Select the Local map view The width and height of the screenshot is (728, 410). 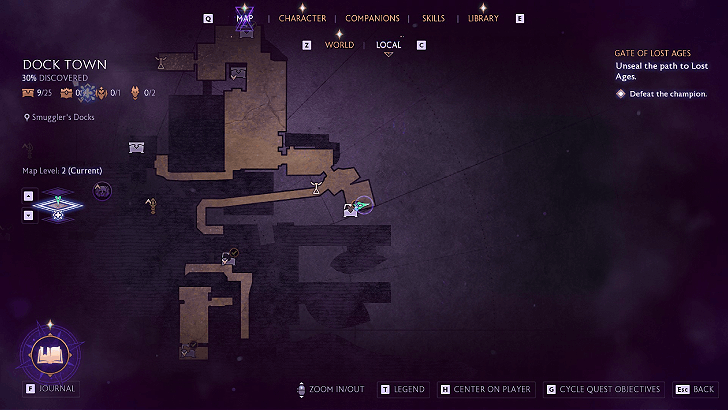click(x=388, y=45)
